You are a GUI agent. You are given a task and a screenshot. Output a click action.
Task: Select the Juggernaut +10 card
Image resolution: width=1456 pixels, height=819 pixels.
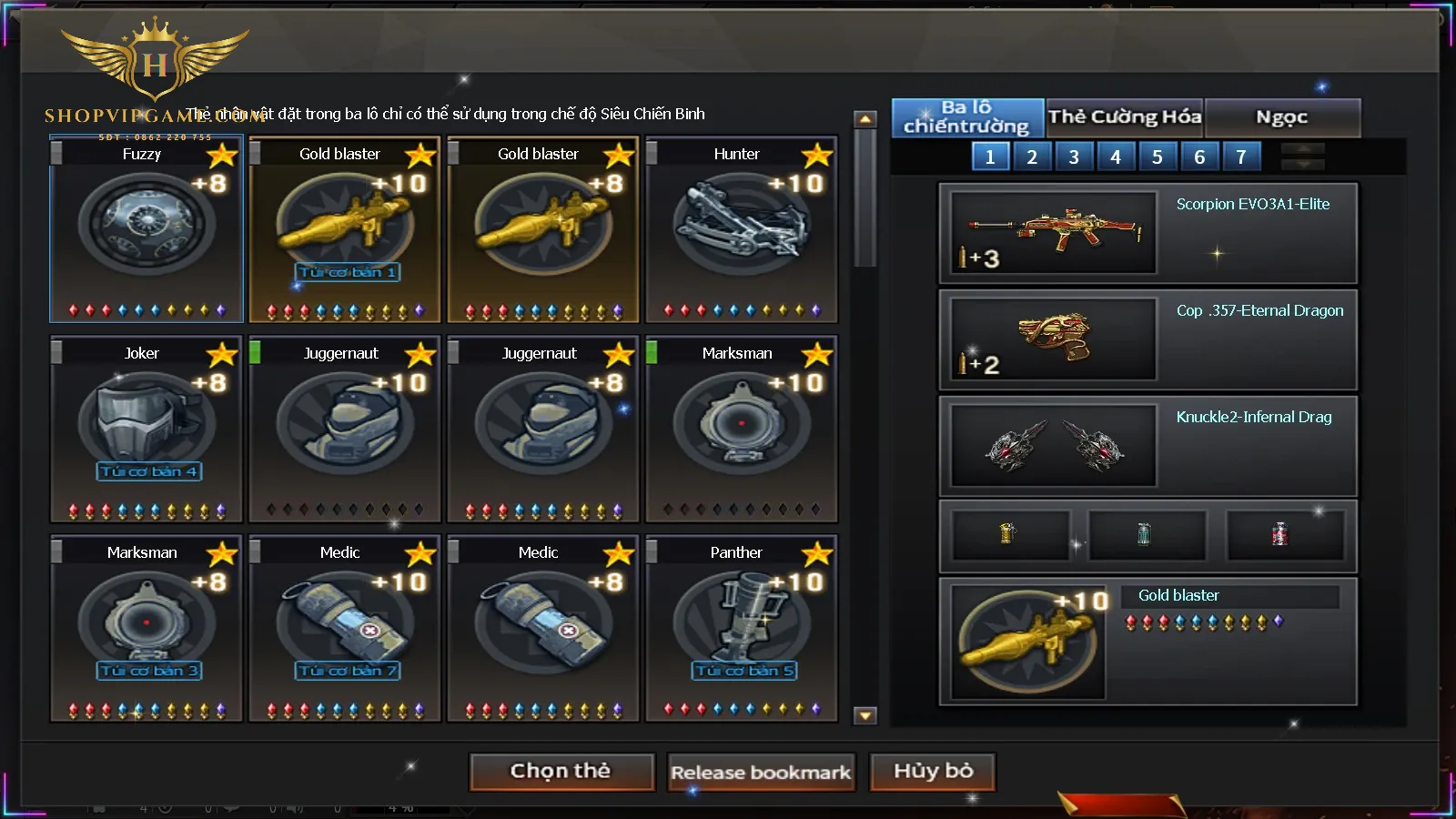tap(344, 429)
